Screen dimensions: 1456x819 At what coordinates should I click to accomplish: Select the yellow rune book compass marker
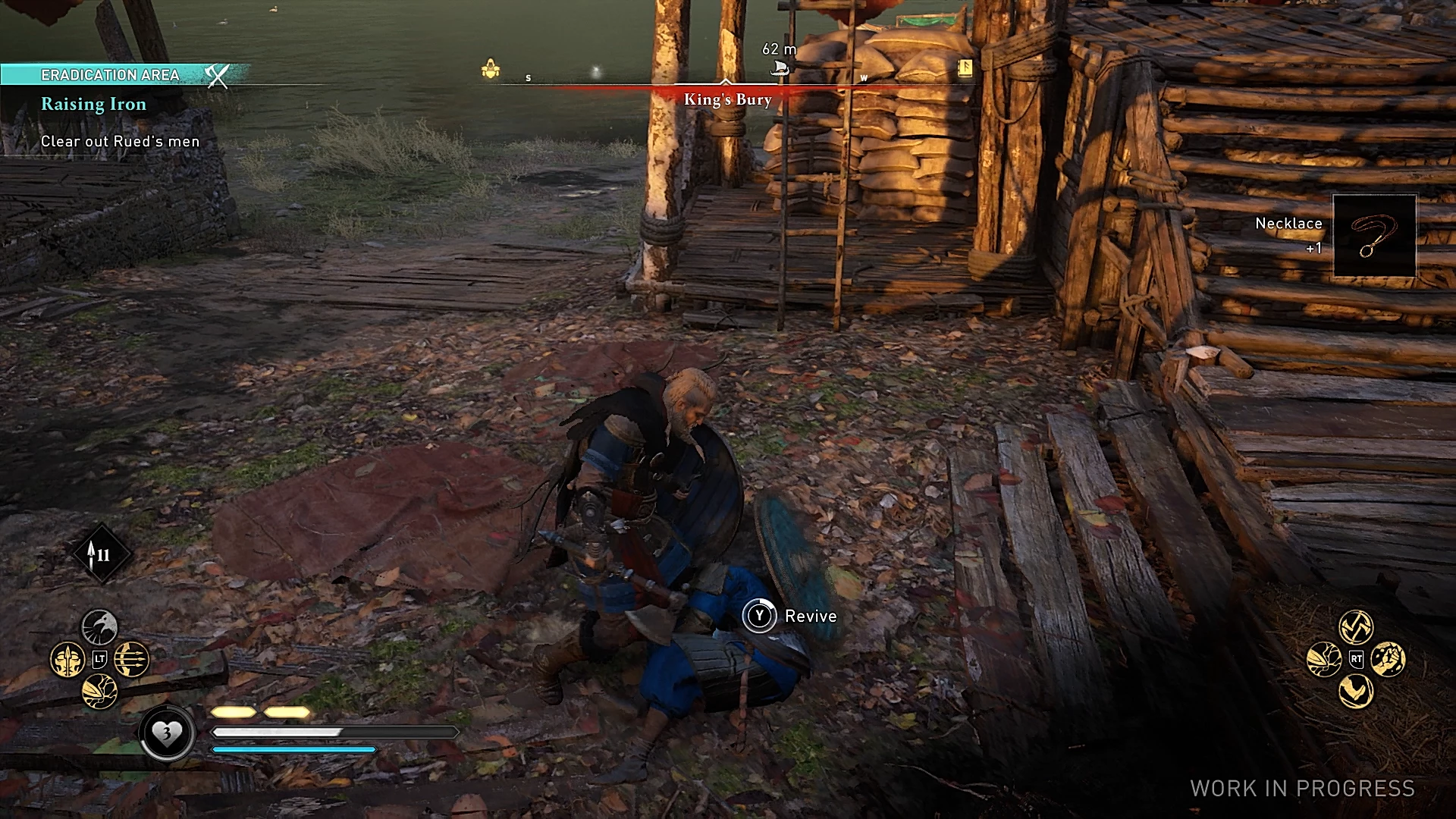point(965,68)
